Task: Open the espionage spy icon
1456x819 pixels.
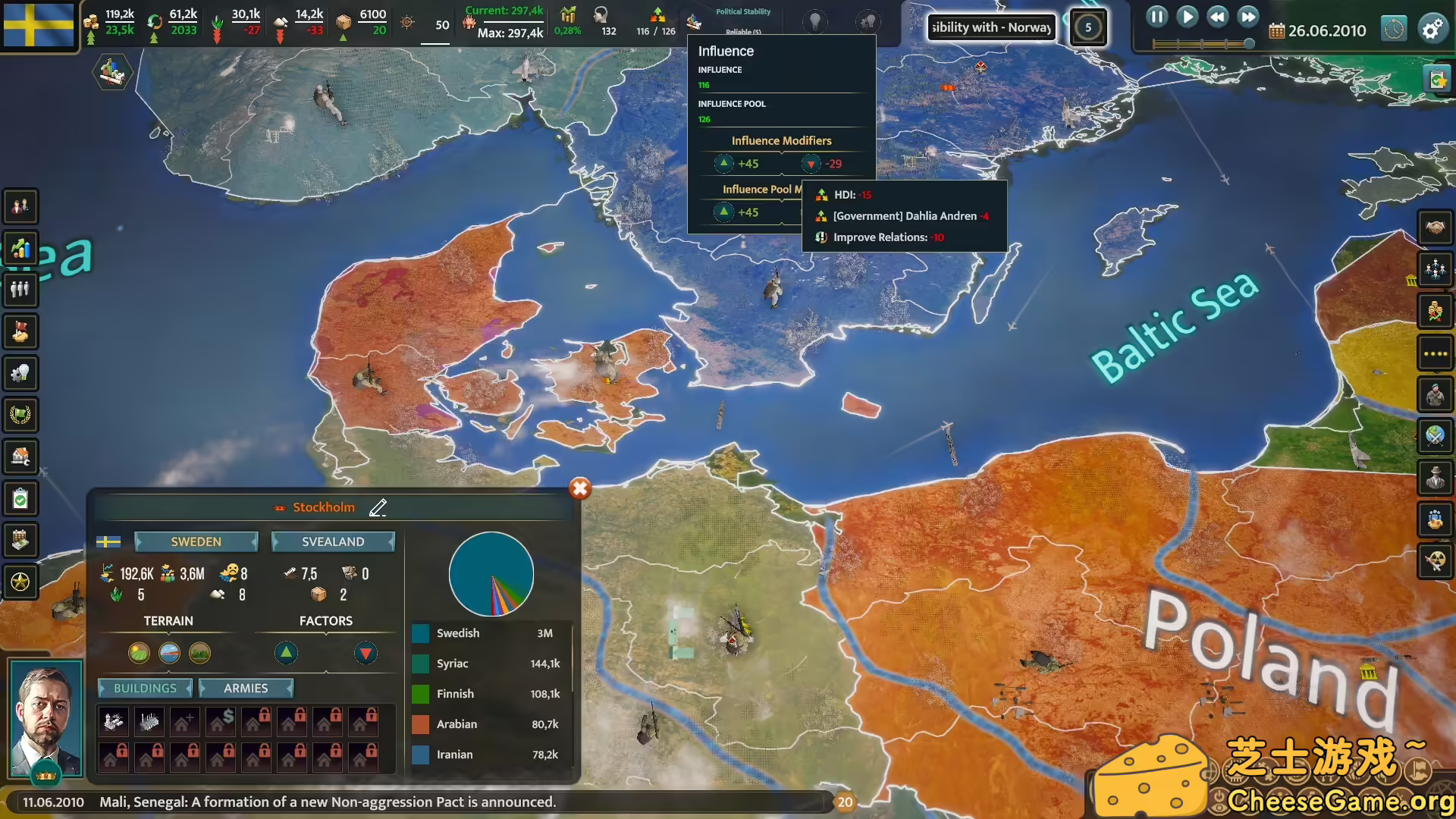Action: [1436, 479]
